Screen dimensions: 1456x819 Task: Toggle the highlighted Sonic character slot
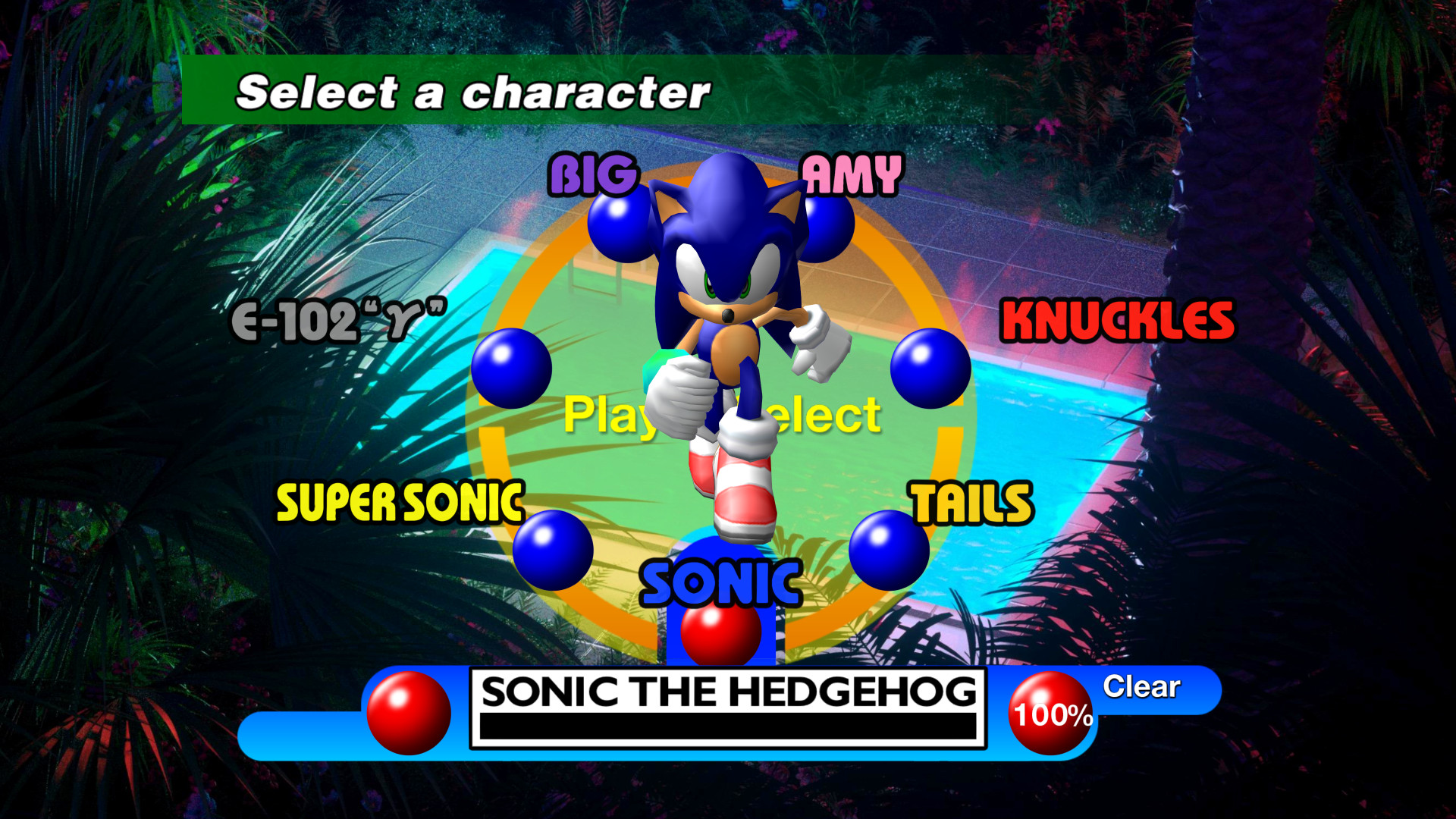point(721,607)
